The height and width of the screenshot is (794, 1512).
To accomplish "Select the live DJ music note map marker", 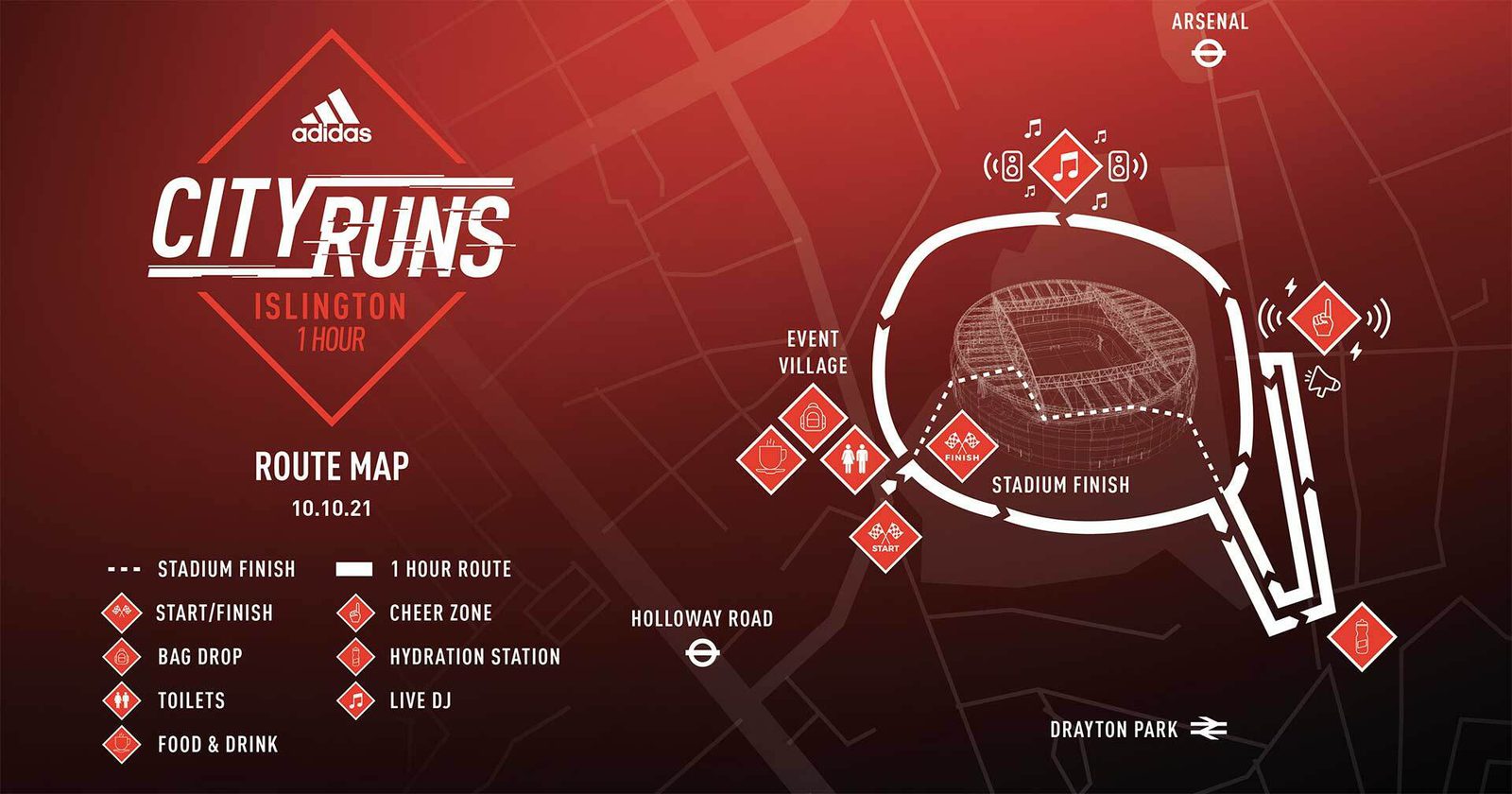I will pos(1065,166).
